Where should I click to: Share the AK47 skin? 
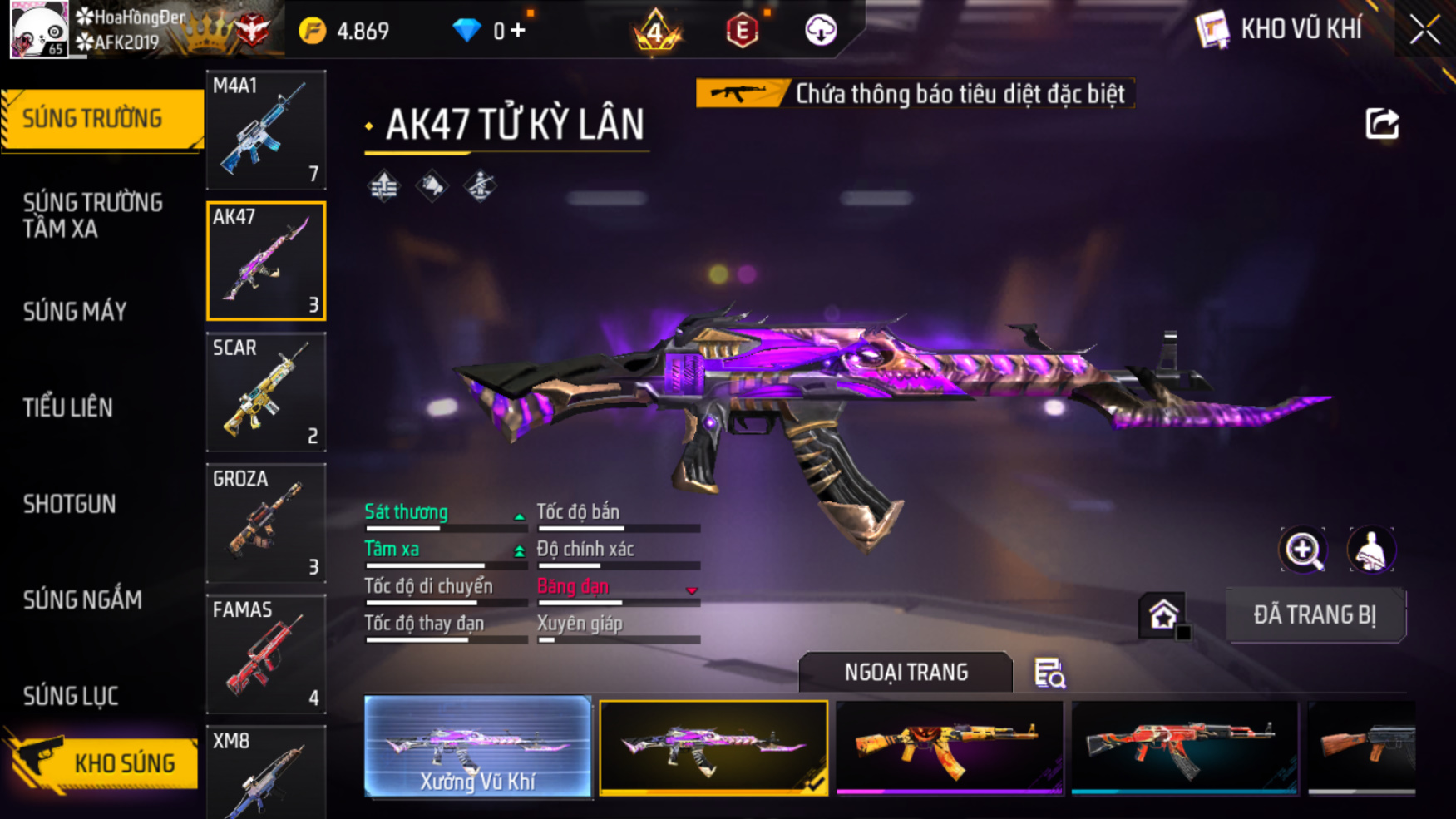pyautogui.click(x=1382, y=124)
